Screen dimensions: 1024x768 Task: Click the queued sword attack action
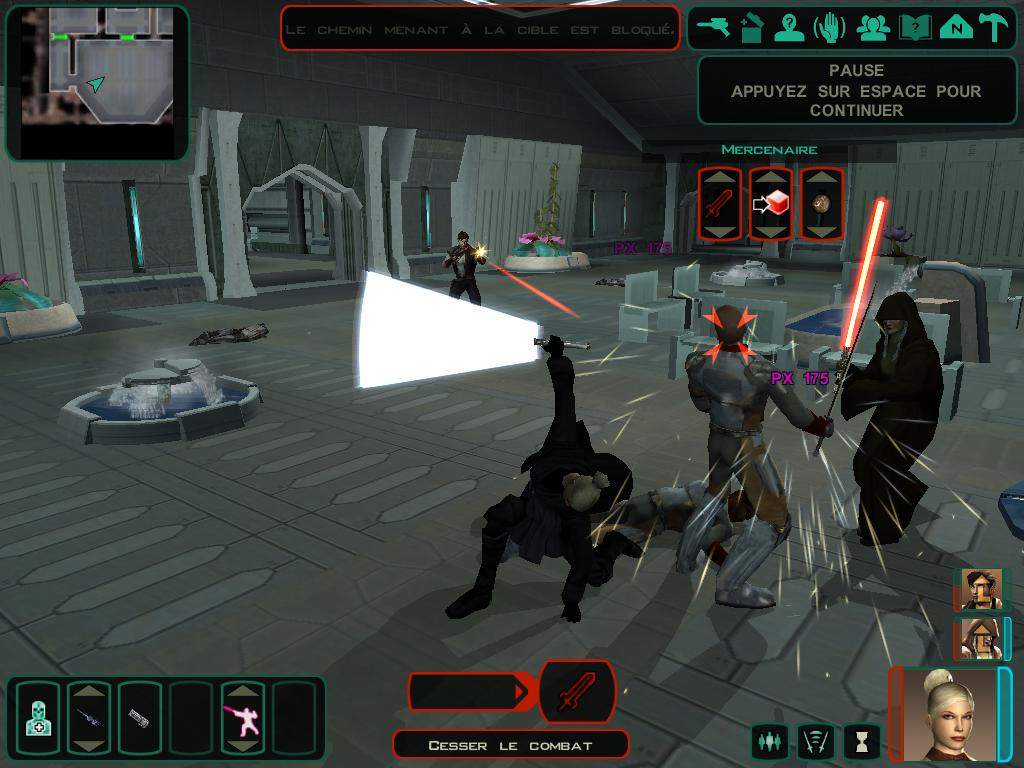[576, 692]
